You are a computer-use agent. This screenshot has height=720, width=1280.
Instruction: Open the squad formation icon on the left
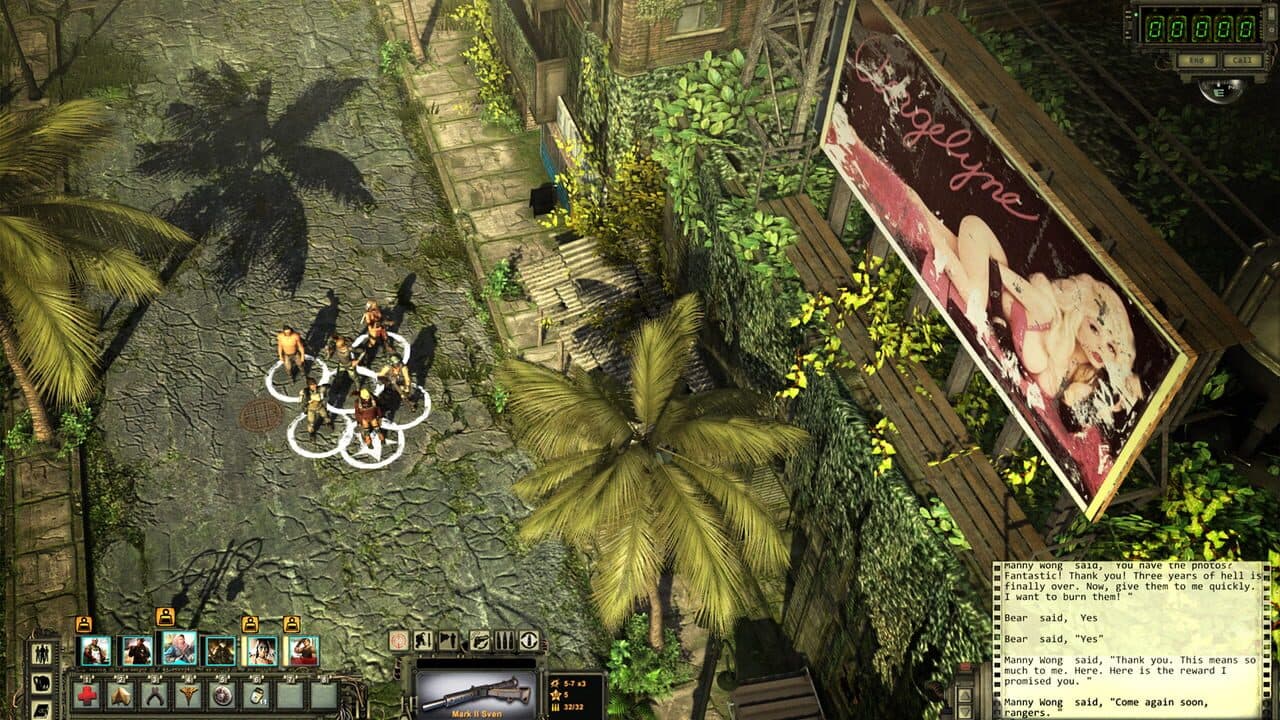40,651
